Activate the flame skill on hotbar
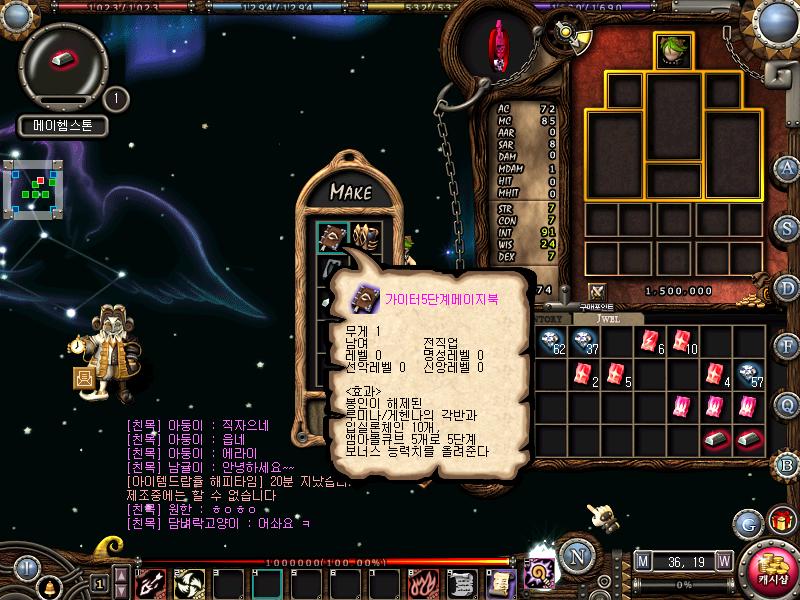Image resolution: width=800 pixels, height=600 pixels. tap(423, 581)
